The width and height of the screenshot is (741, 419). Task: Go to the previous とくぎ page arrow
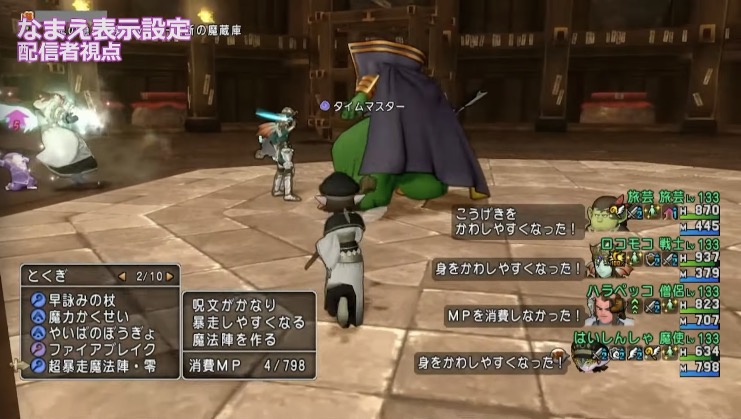coord(121,275)
